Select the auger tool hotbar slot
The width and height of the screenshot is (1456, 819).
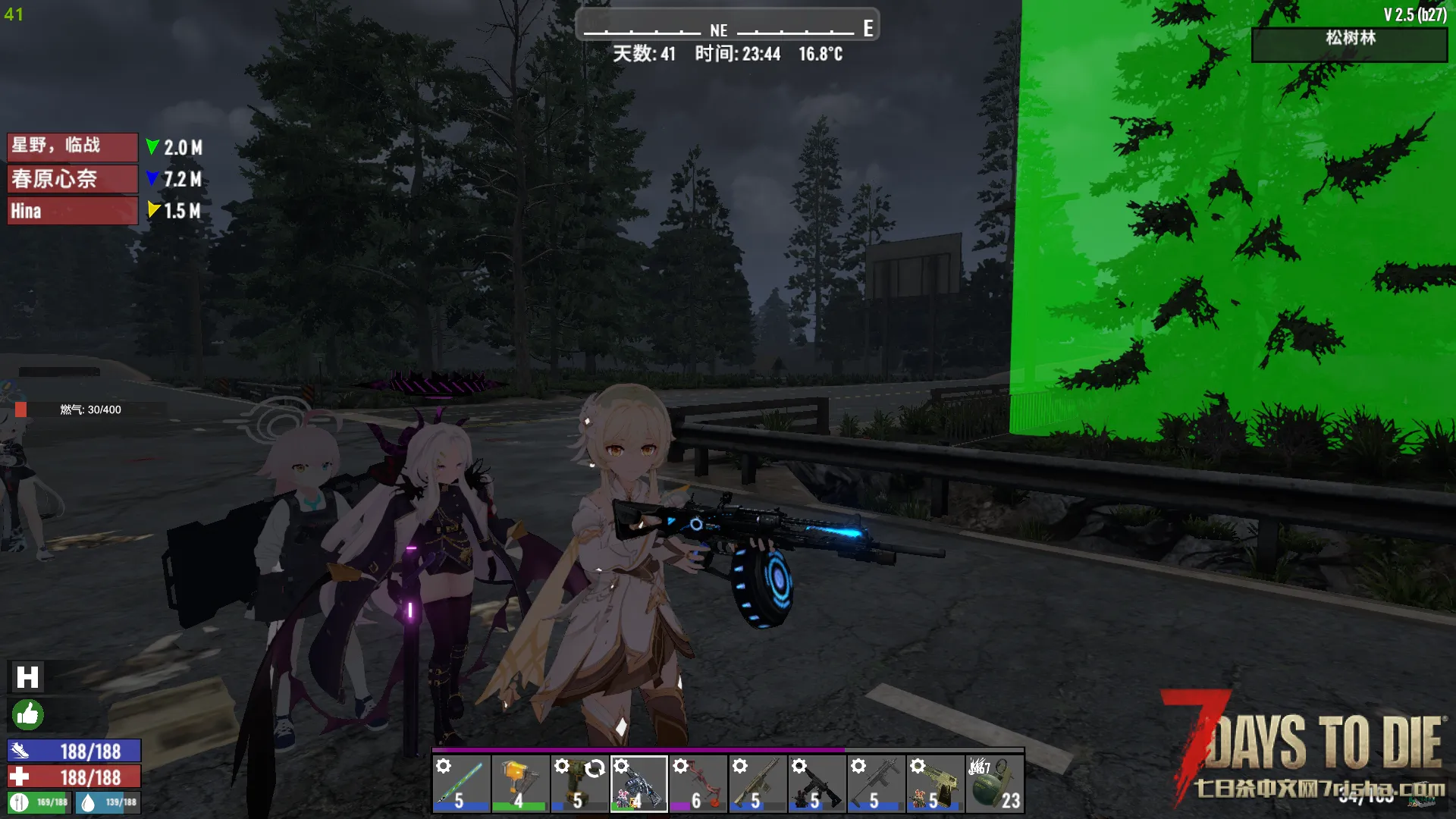pyautogui.click(x=579, y=784)
